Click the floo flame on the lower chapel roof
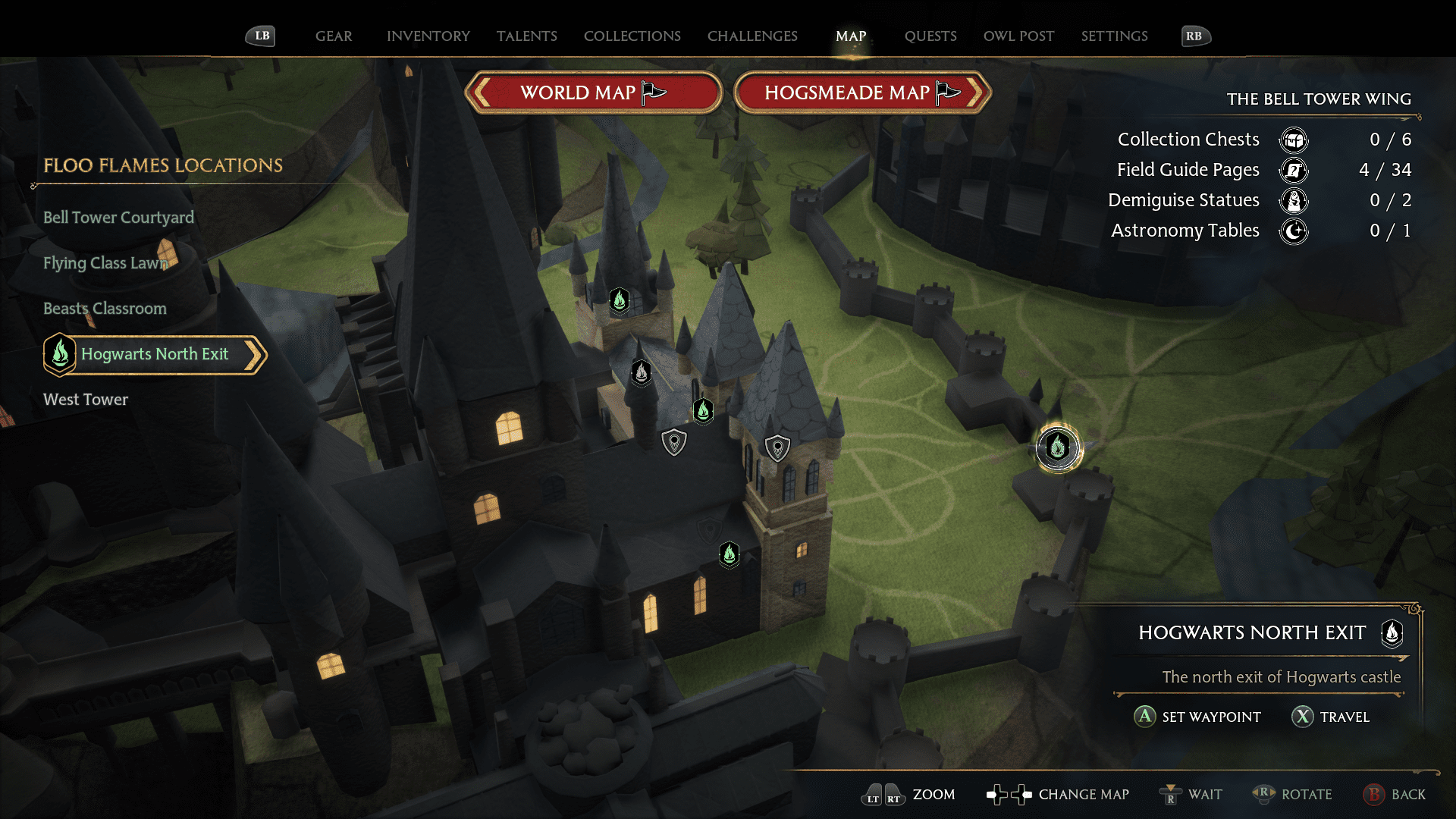The width and height of the screenshot is (1456, 819). (x=729, y=554)
